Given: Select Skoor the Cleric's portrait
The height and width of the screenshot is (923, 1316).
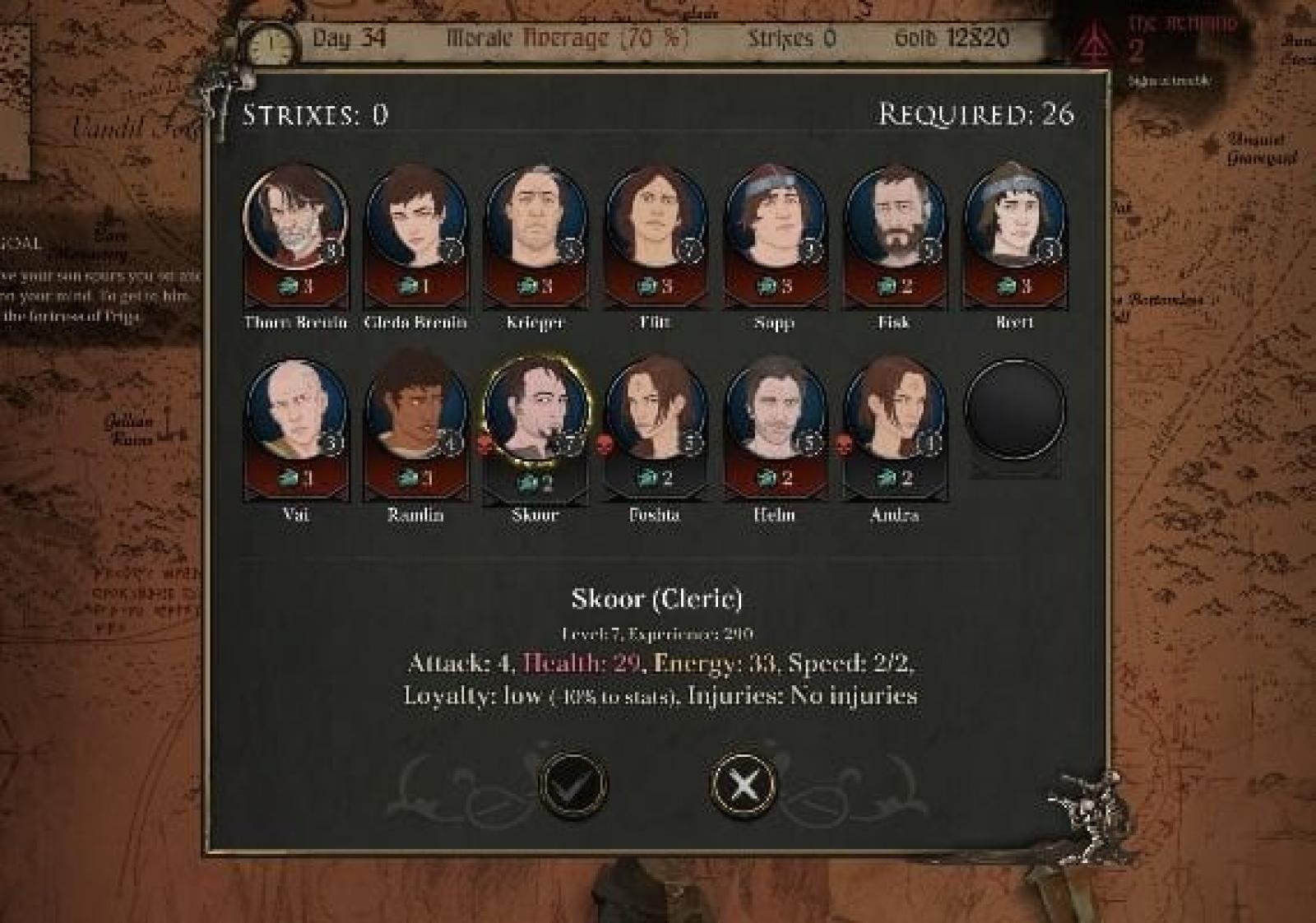Looking at the screenshot, I should click(x=535, y=410).
